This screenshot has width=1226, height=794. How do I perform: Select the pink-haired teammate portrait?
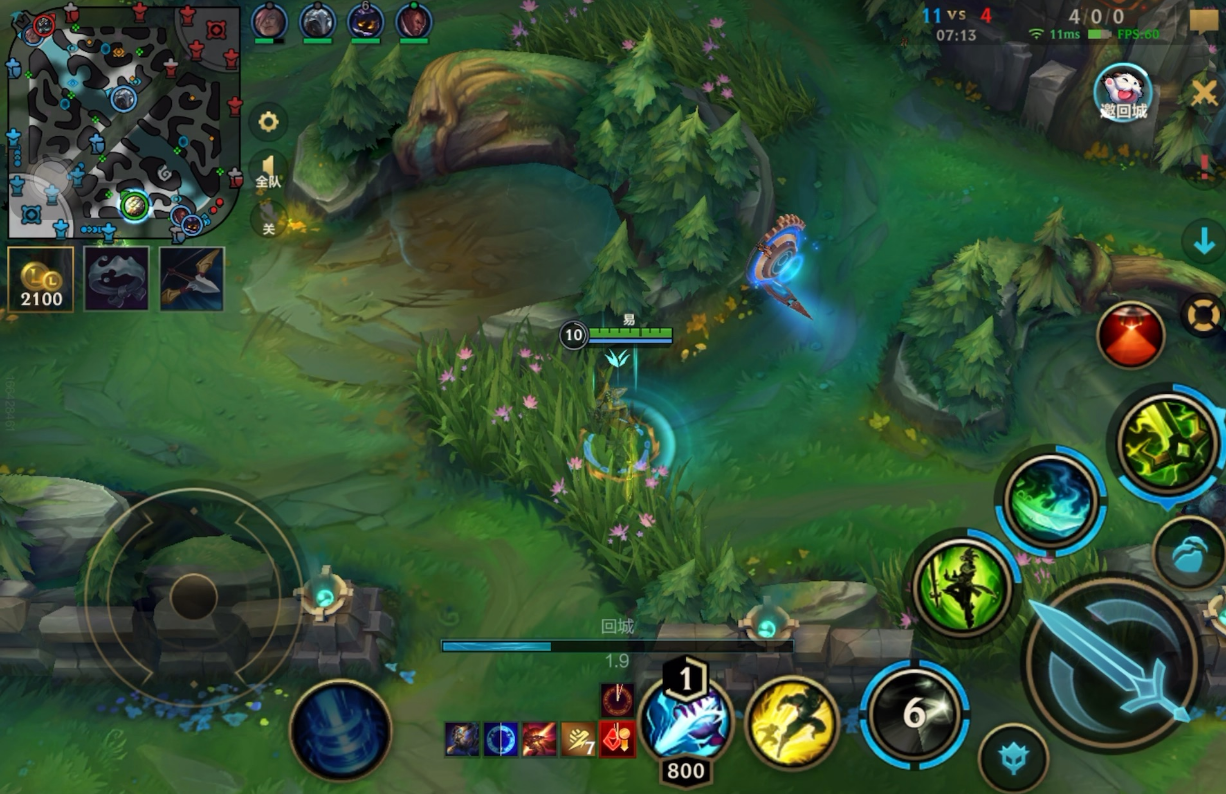[x=269, y=21]
